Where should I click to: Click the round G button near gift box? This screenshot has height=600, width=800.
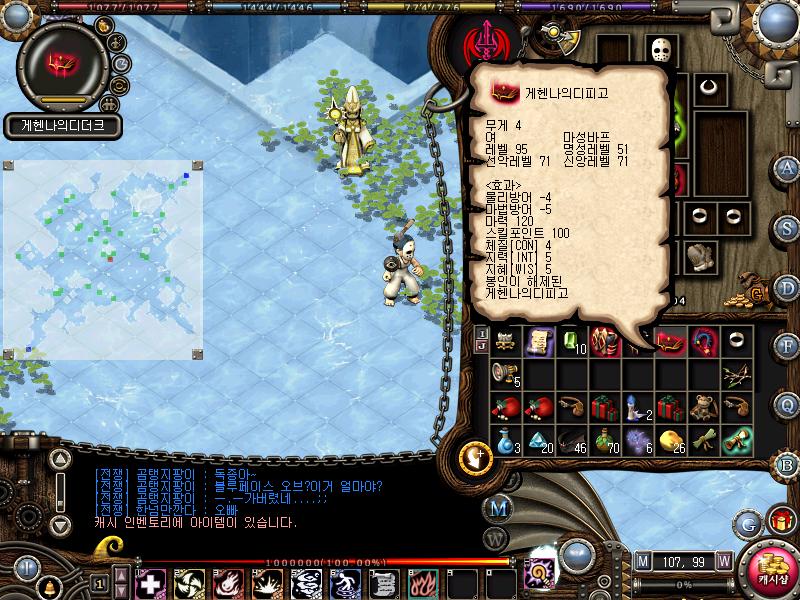747,522
